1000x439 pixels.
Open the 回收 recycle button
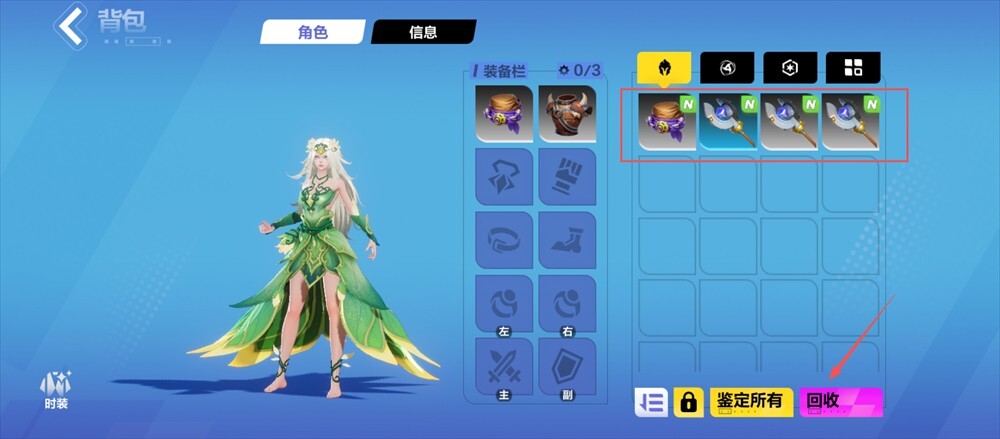[x=841, y=402]
